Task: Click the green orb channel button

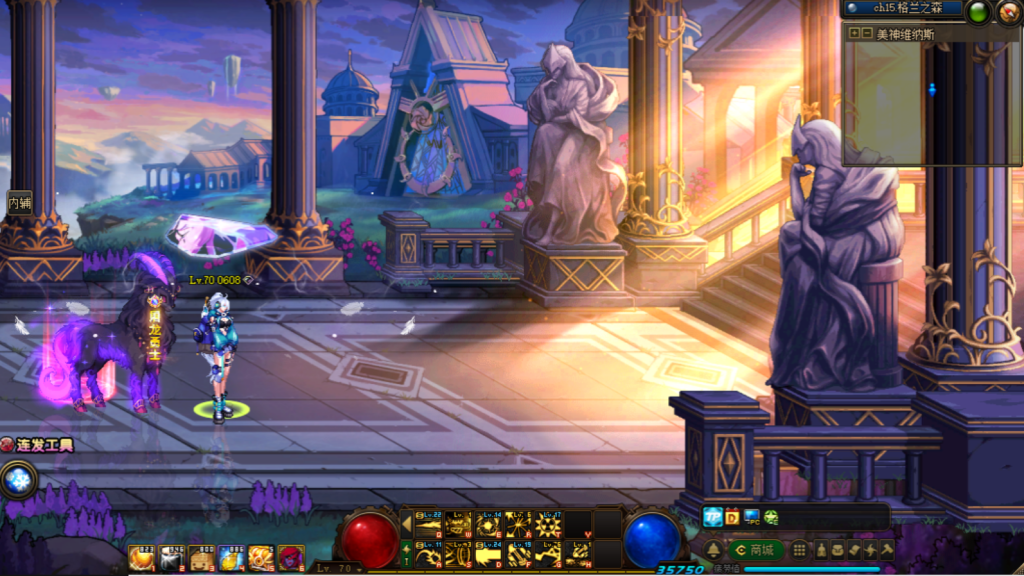Action: pos(978,11)
